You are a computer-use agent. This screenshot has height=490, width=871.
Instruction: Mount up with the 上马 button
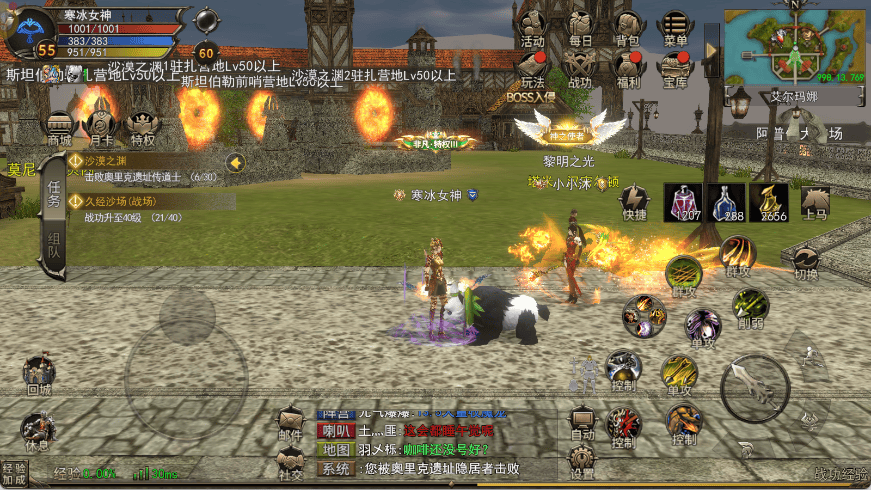coord(815,202)
